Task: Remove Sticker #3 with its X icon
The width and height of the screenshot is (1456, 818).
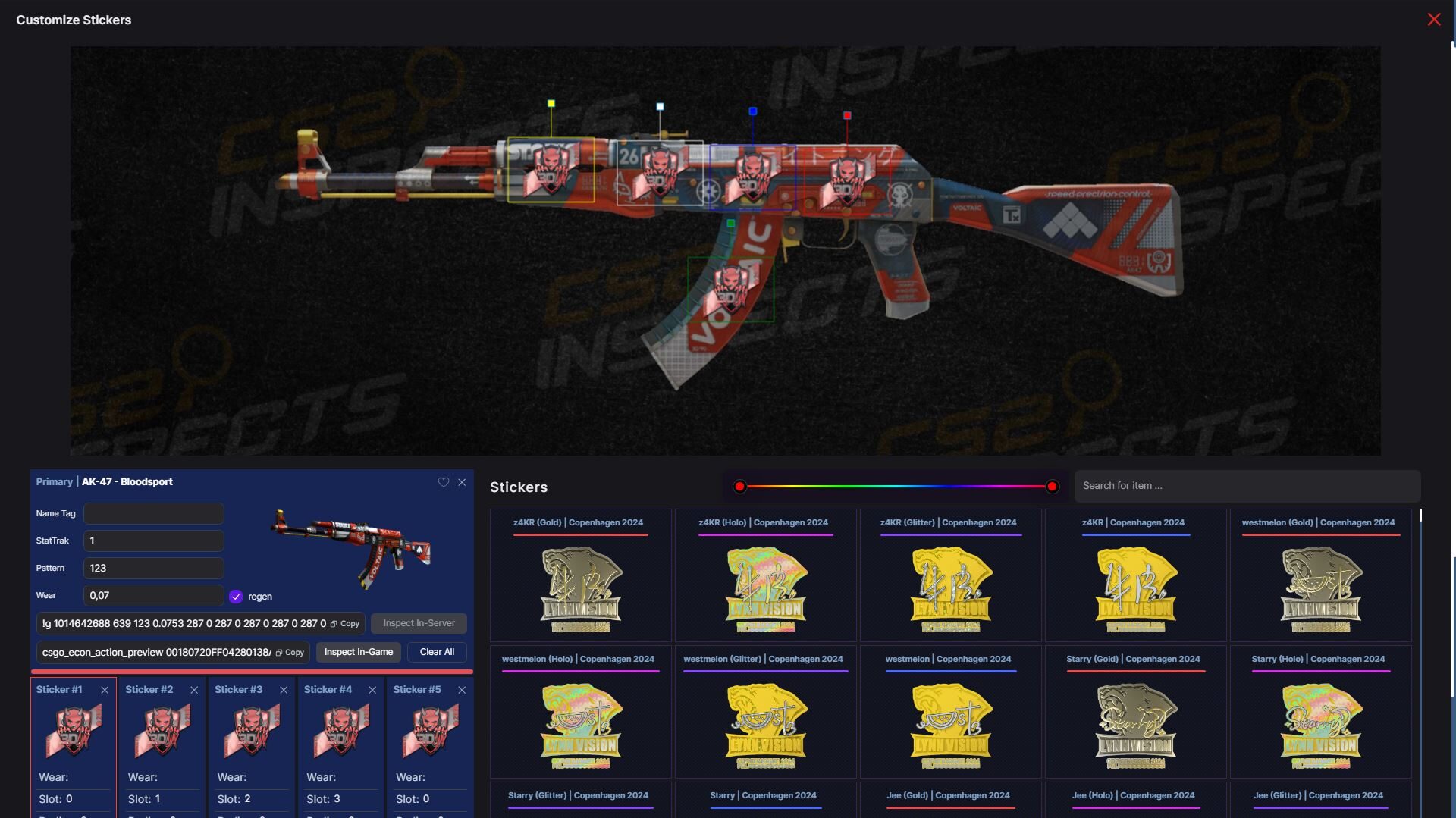Action: tap(284, 690)
